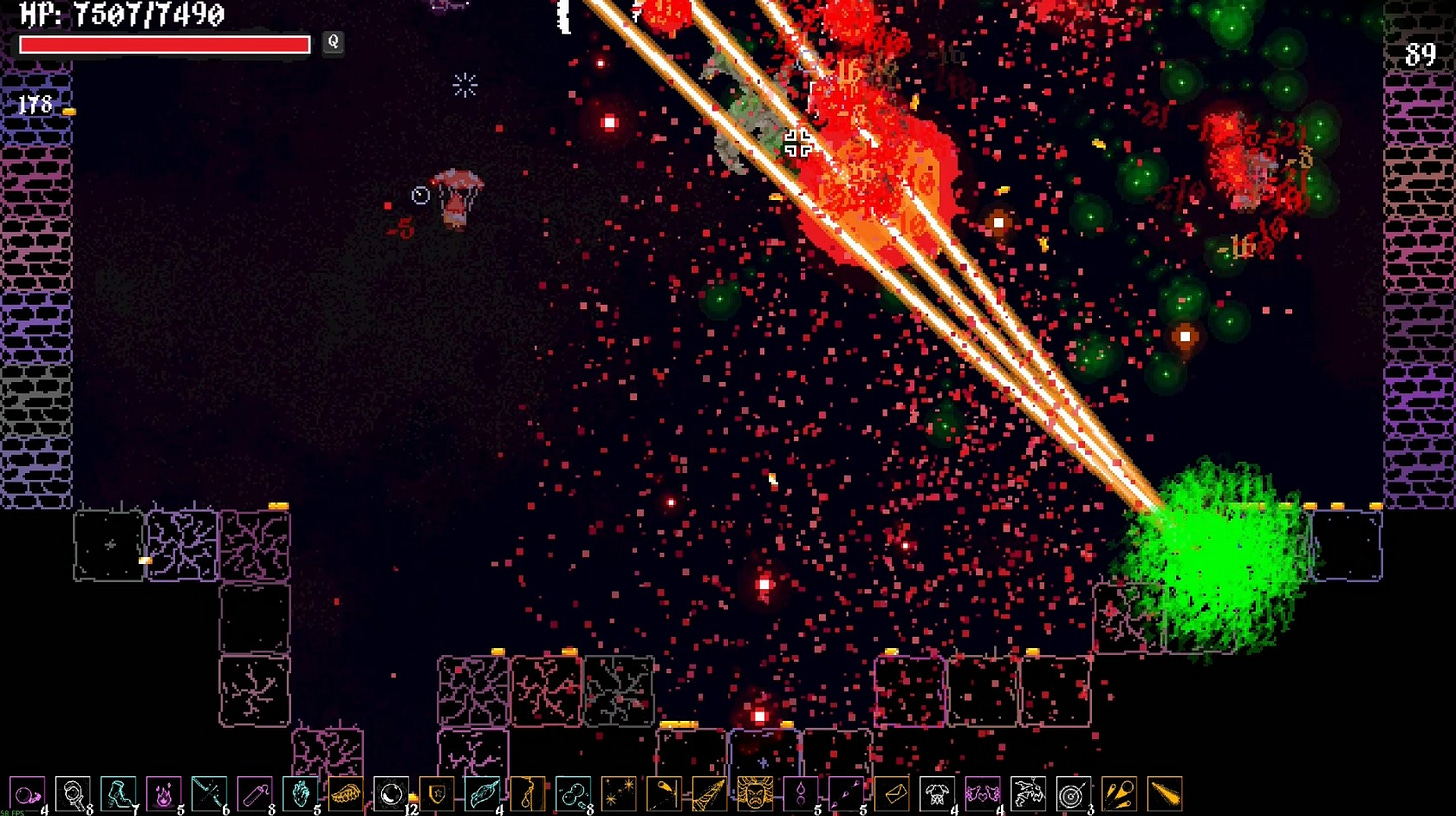Select the crescent moon orb icon
Screen dimensions: 1456x816
390,794
